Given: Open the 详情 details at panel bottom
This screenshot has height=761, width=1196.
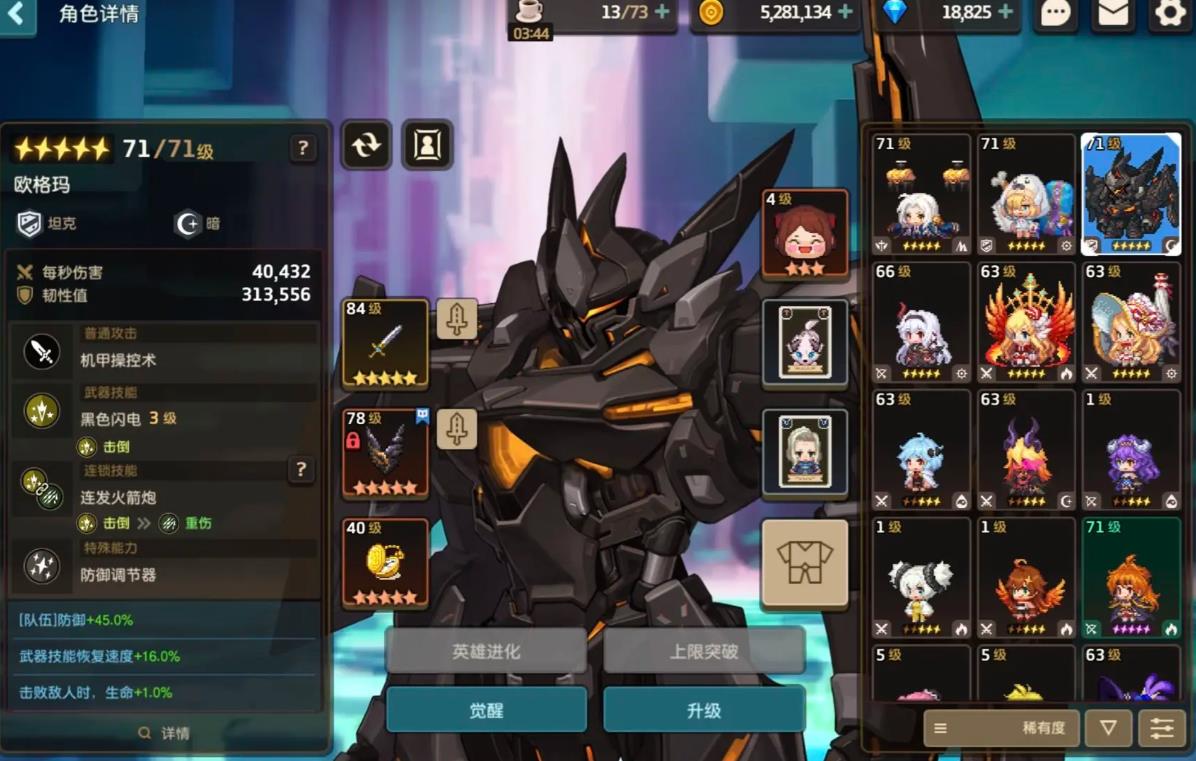Looking at the screenshot, I should 165,733.
